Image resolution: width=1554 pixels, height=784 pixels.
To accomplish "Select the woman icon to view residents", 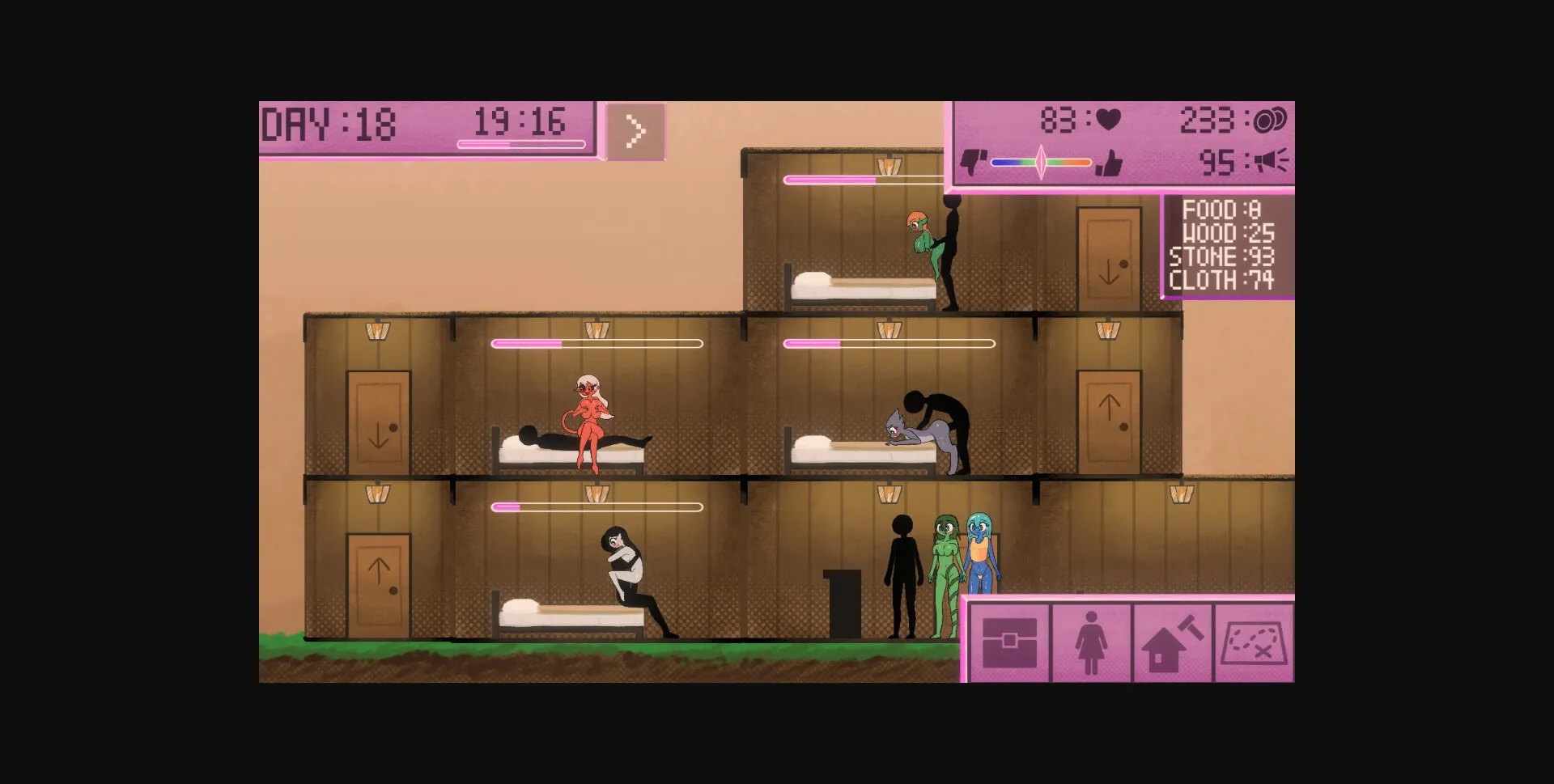I will click(1089, 643).
